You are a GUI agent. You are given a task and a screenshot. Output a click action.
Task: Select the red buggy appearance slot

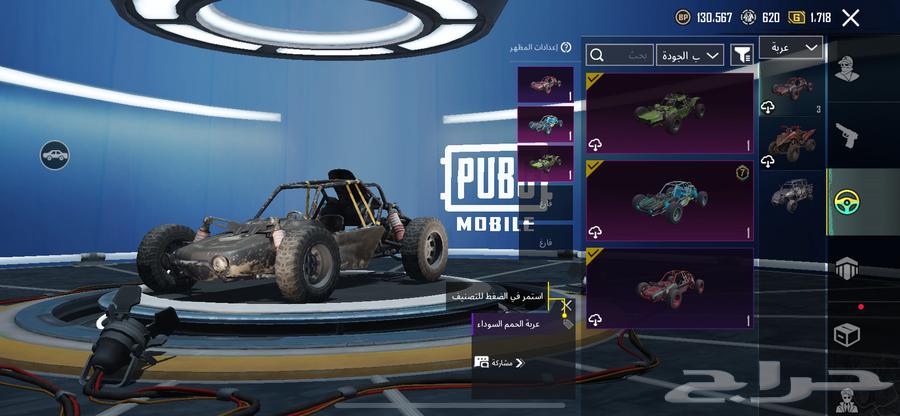click(x=546, y=84)
